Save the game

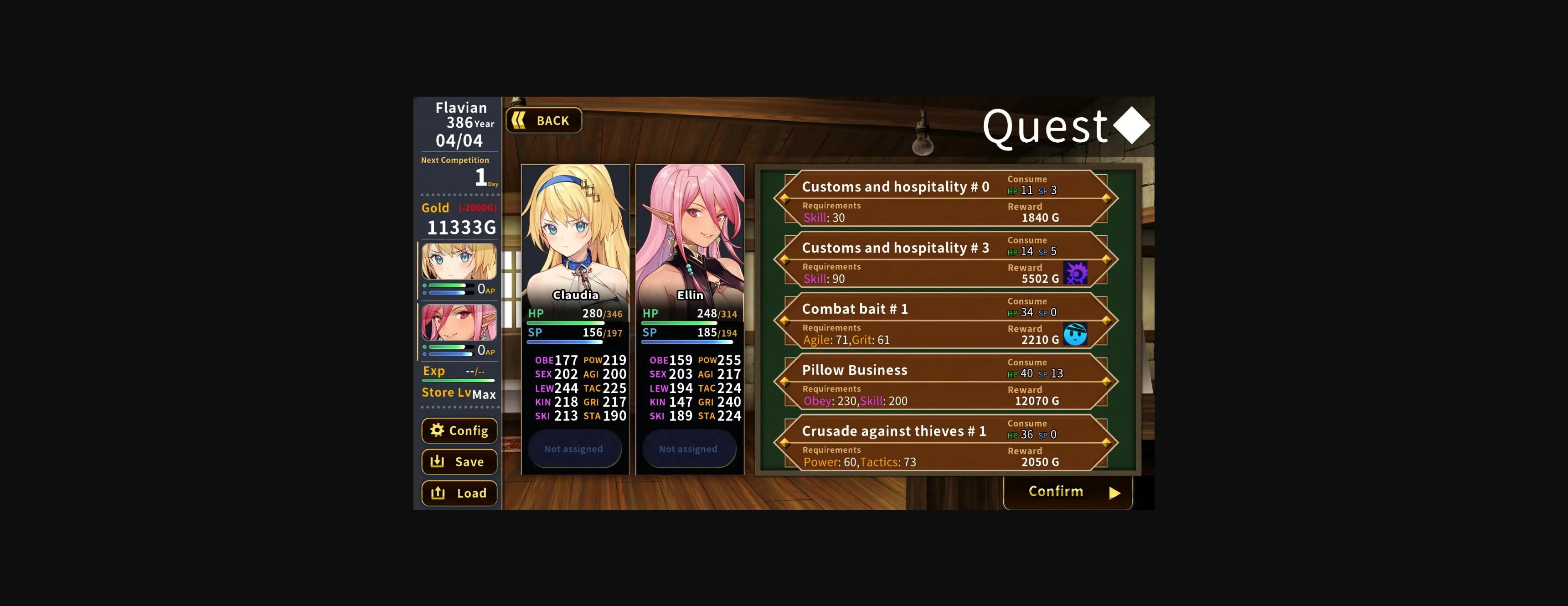tap(459, 461)
